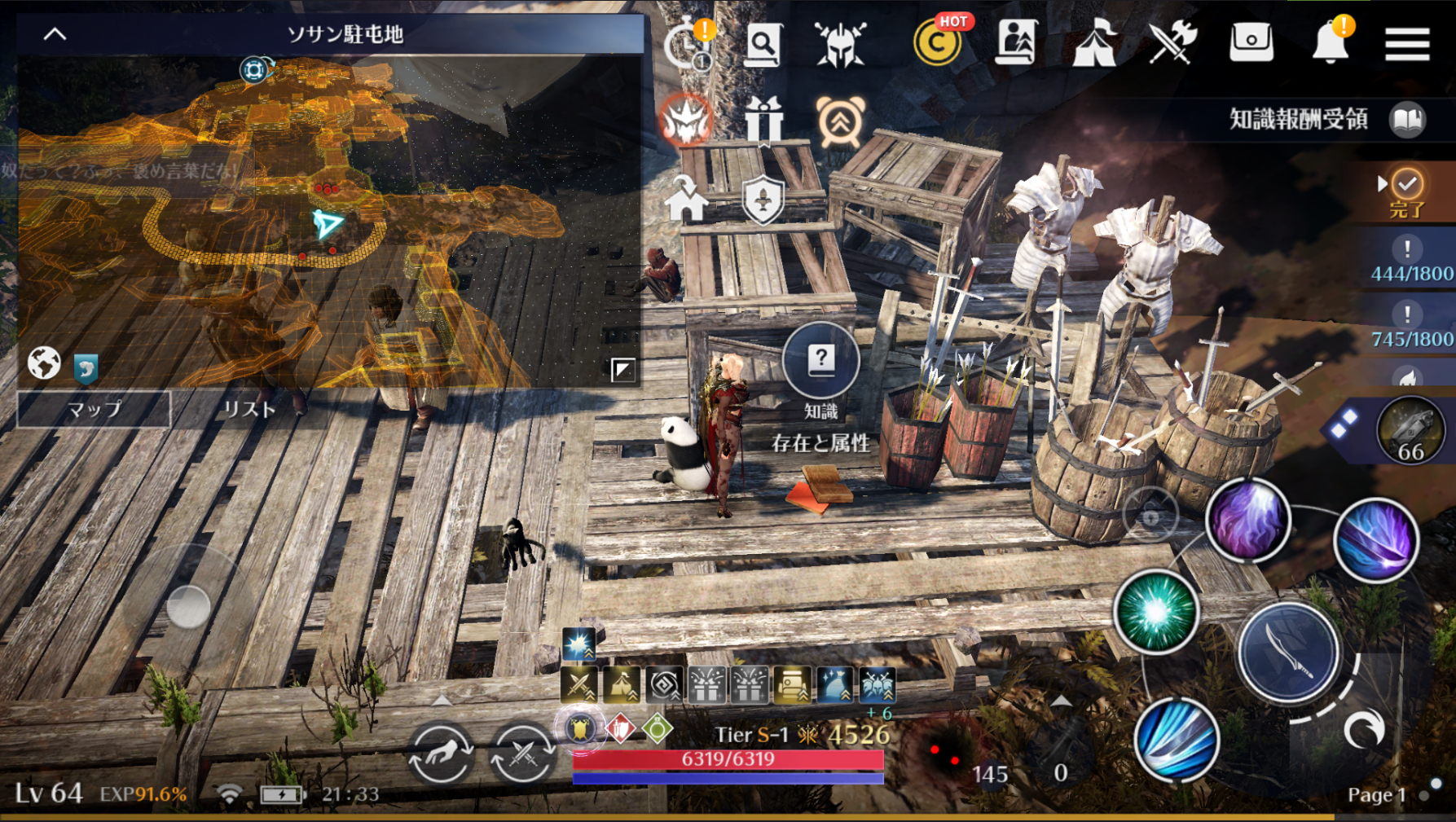Use the basic blade attack button
Viewport: 1456px width, 822px height.
click(1288, 652)
